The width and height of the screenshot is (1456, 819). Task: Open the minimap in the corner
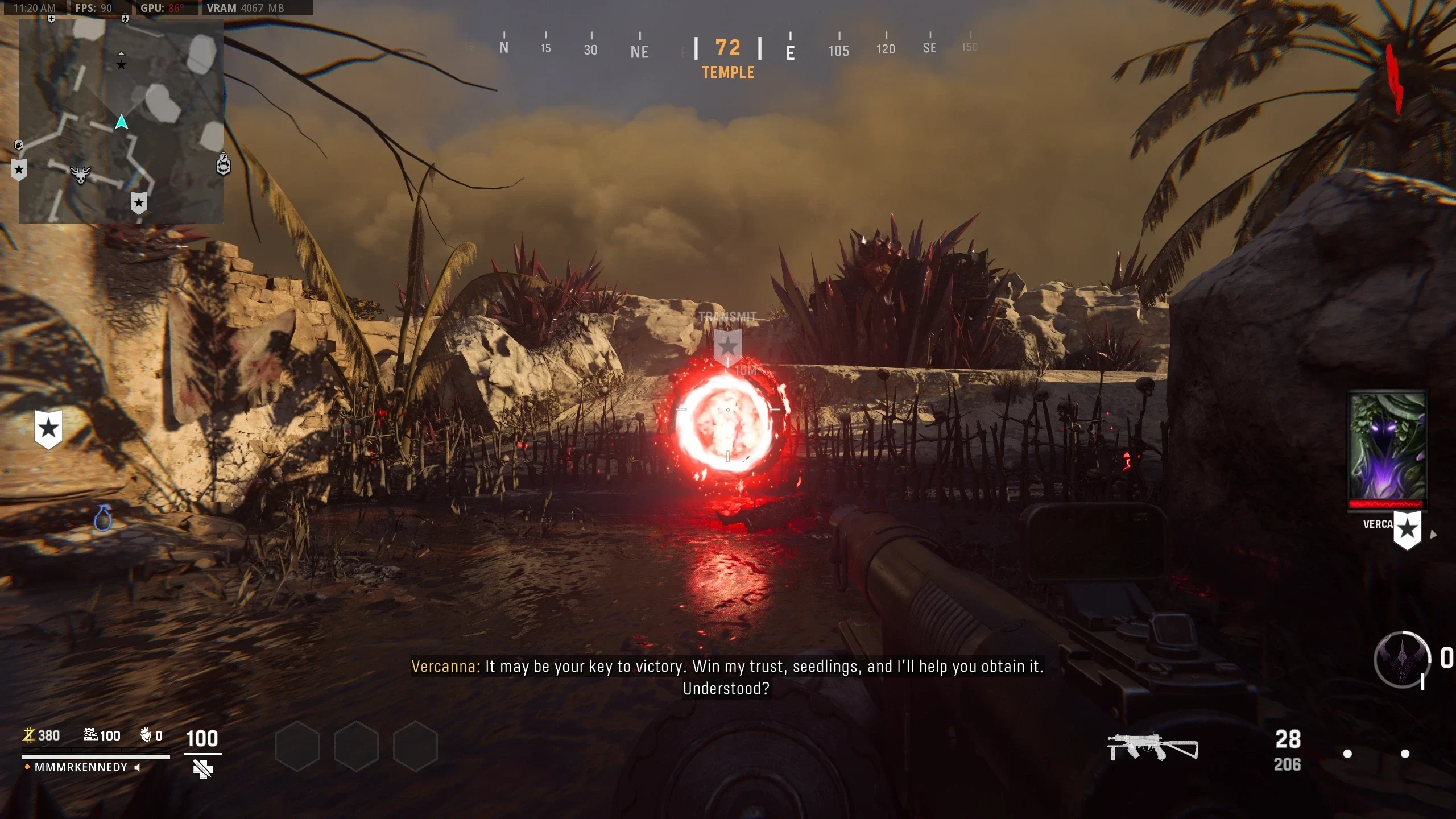121,121
